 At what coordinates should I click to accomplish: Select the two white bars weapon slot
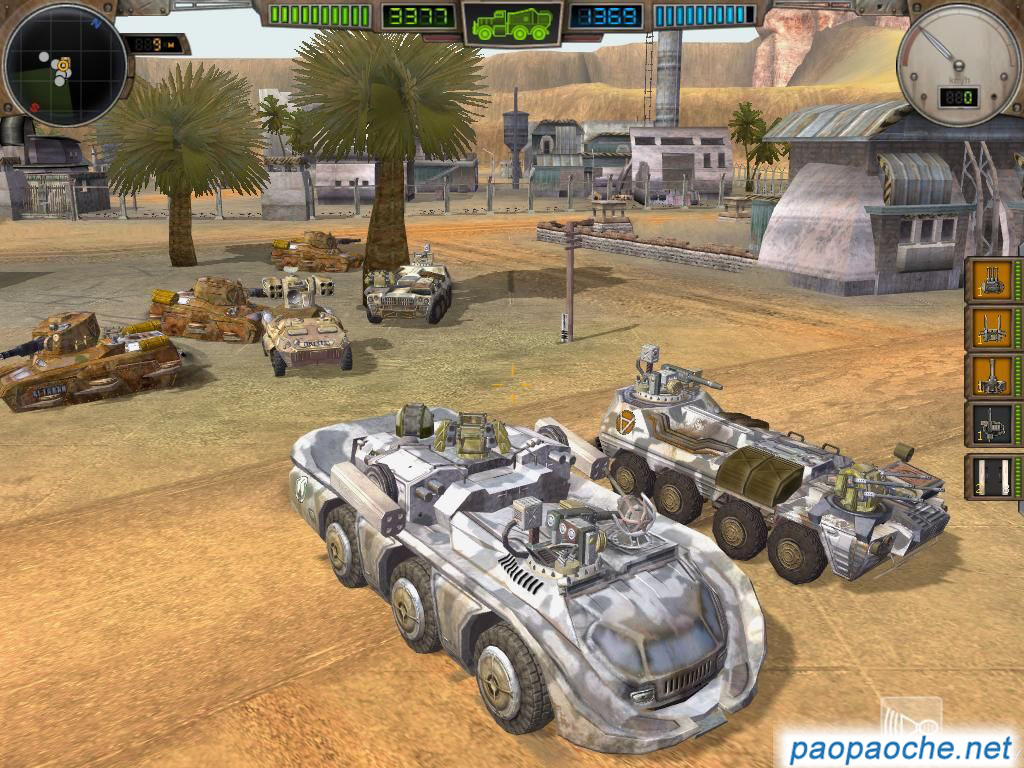coord(991,476)
